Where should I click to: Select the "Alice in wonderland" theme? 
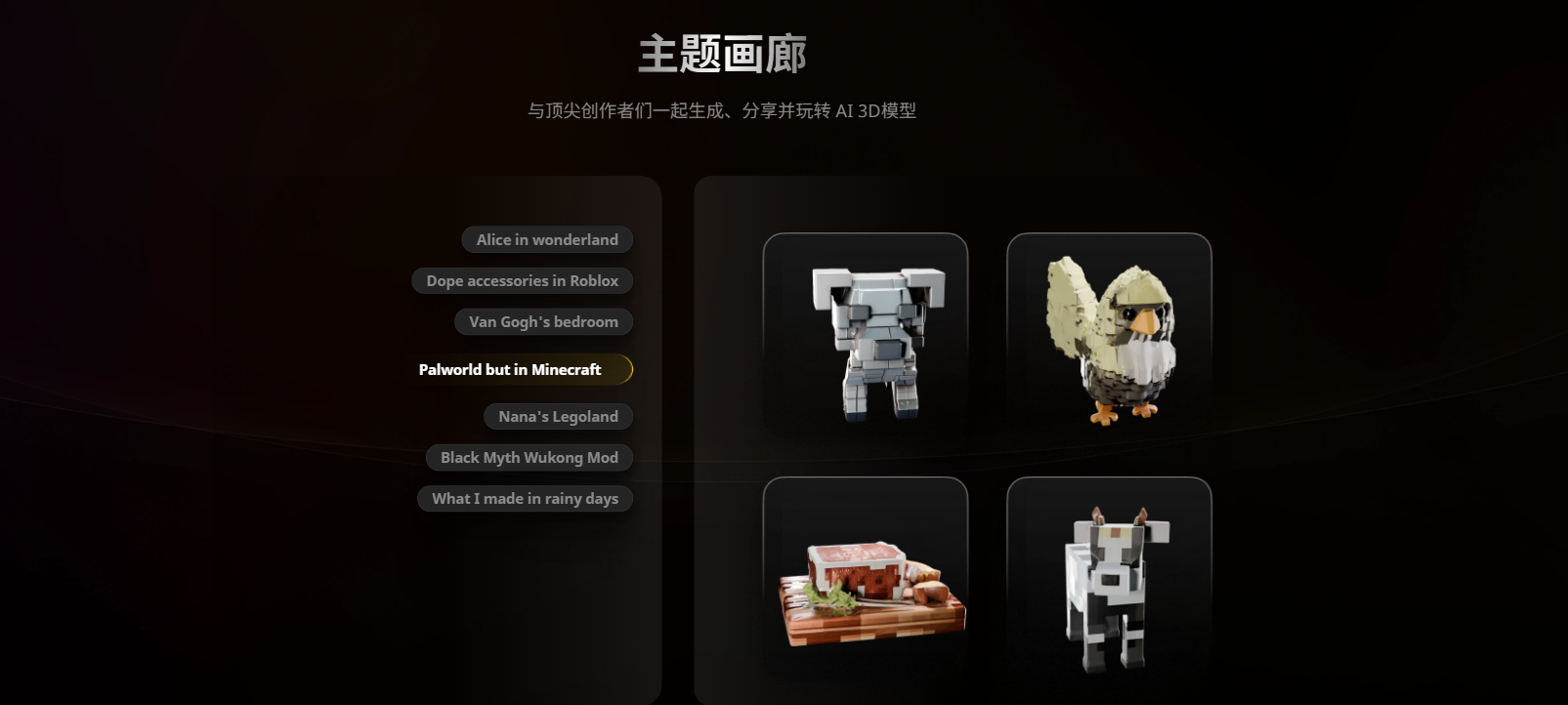[546, 239]
